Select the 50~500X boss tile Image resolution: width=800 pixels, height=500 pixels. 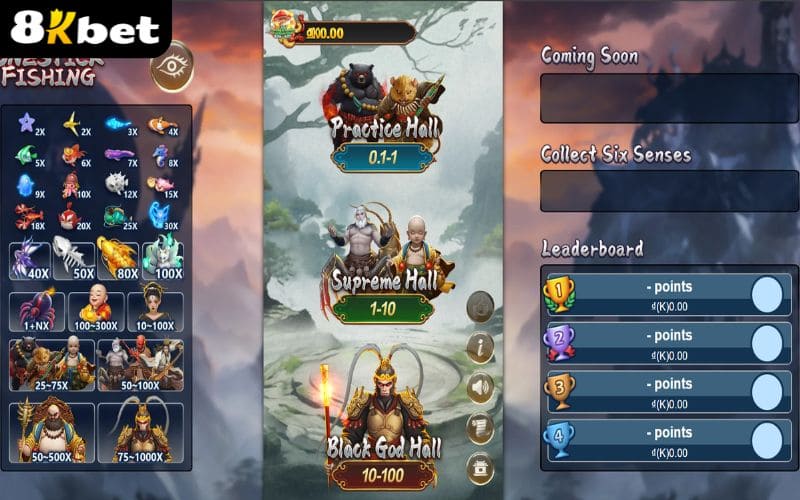pyautogui.click(x=52, y=434)
